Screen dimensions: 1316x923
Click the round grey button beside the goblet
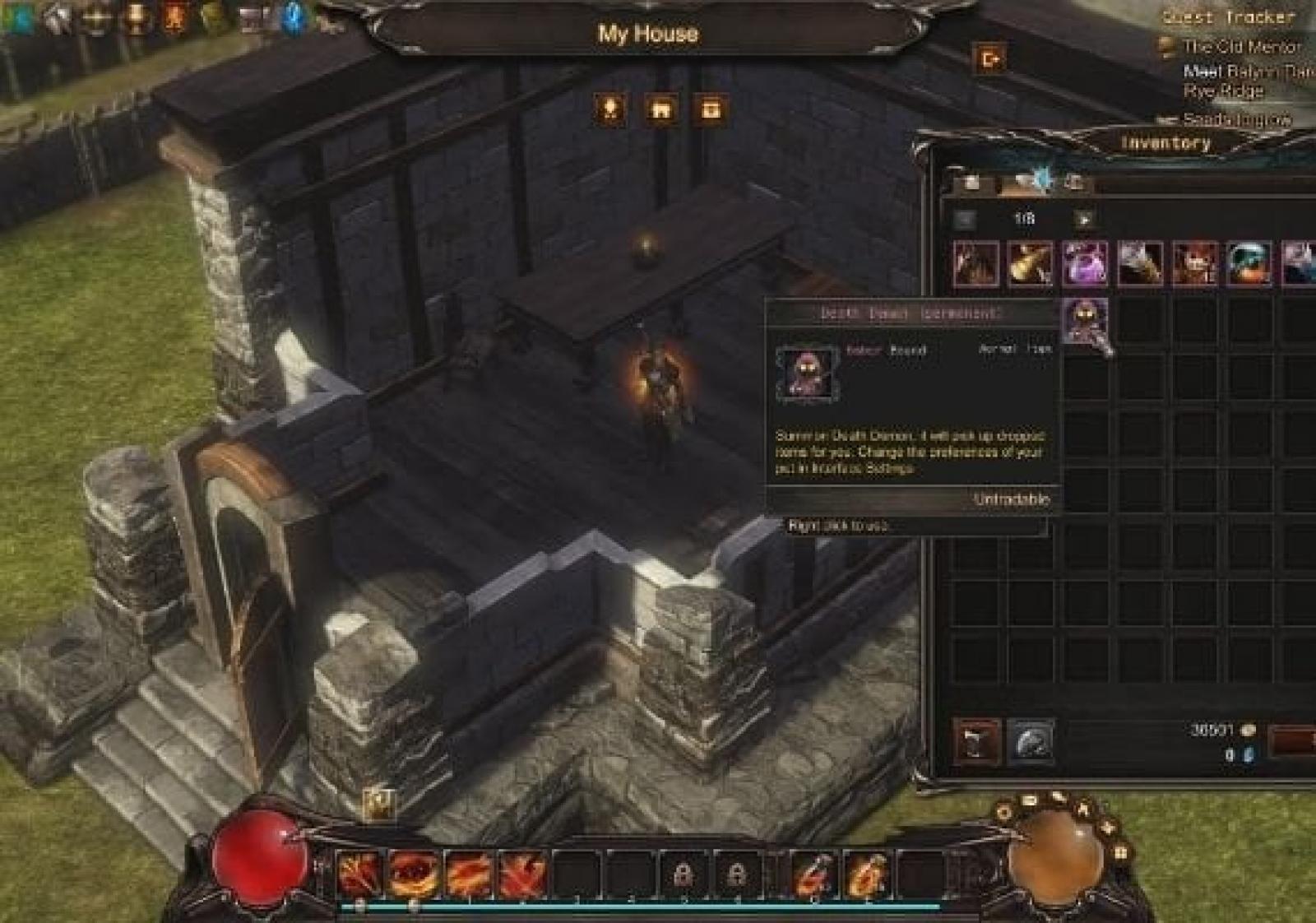(1030, 741)
